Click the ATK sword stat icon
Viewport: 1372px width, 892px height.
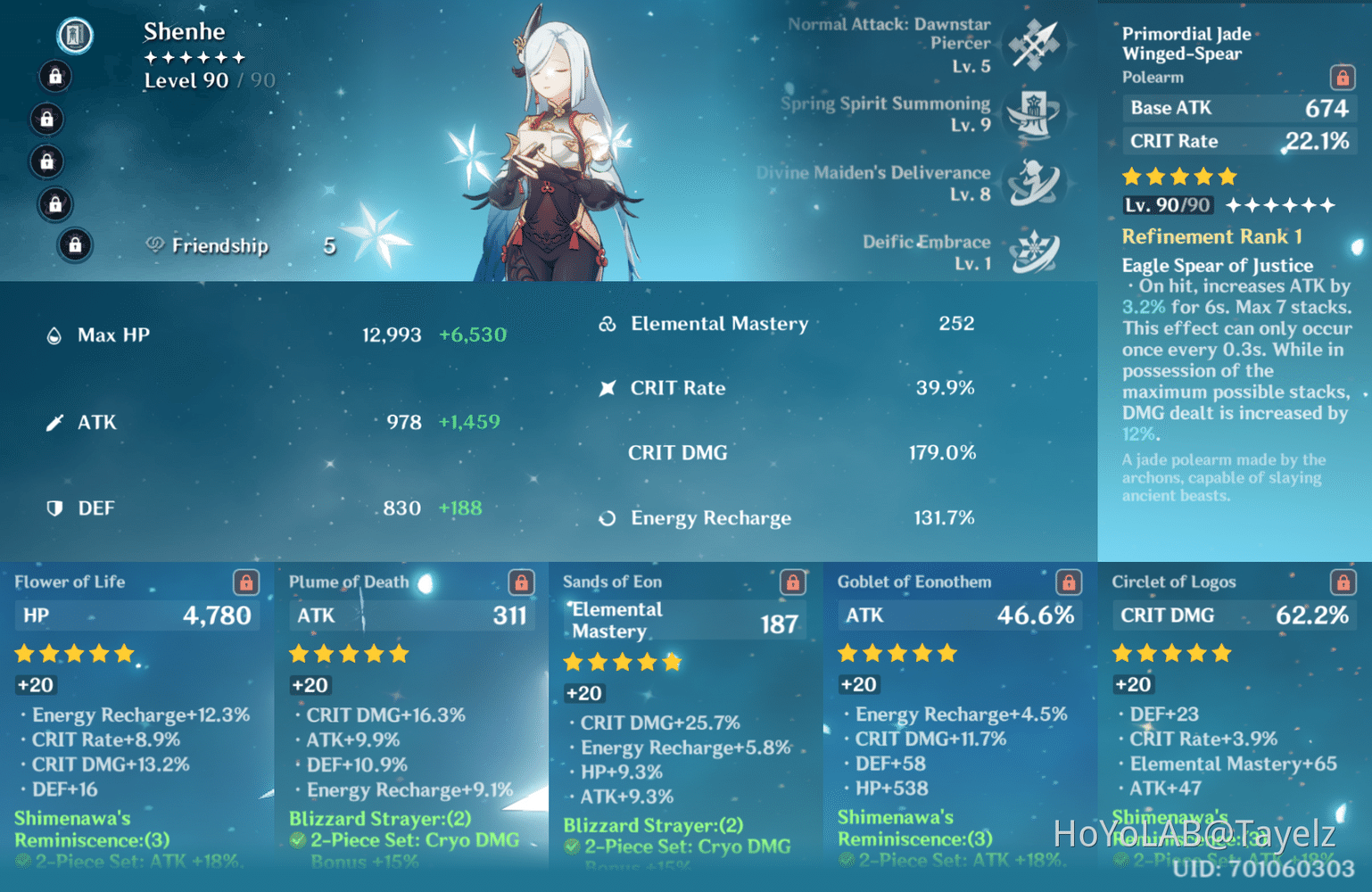pyautogui.click(x=55, y=422)
